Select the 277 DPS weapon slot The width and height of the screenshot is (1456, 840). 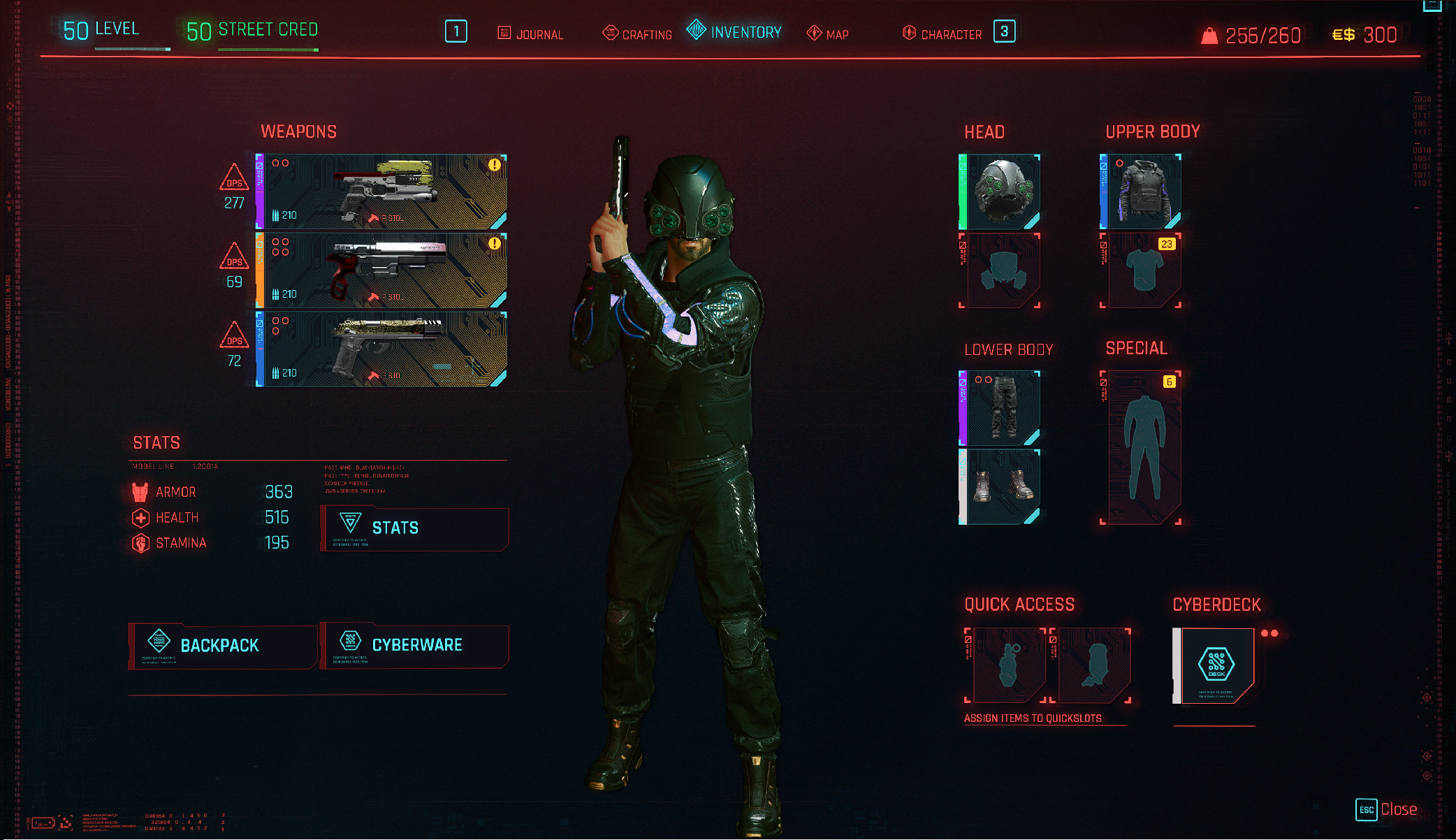click(382, 192)
